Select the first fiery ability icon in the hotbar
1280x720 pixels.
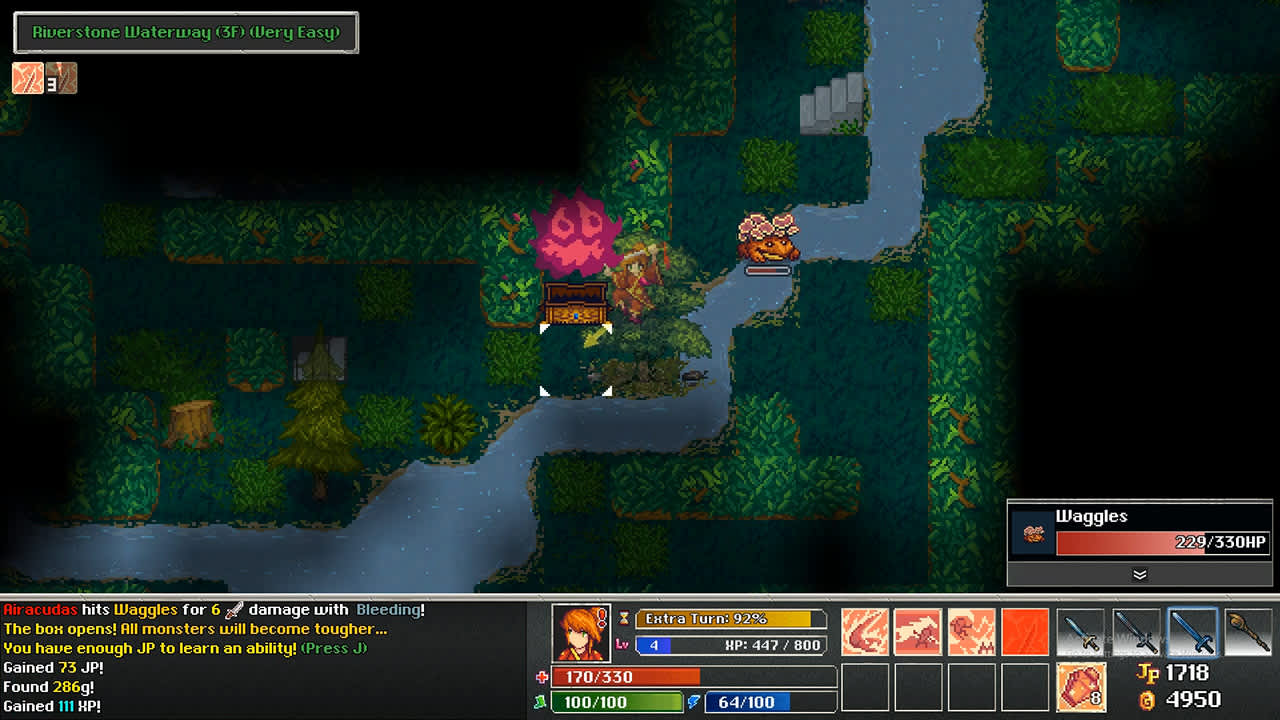point(864,631)
